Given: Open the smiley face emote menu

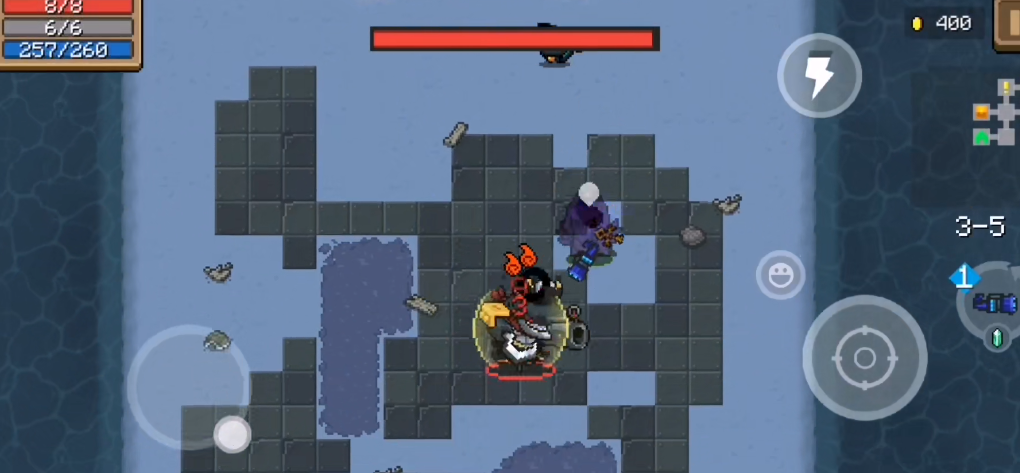Looking at the screenshot, I should coord(780,275).
